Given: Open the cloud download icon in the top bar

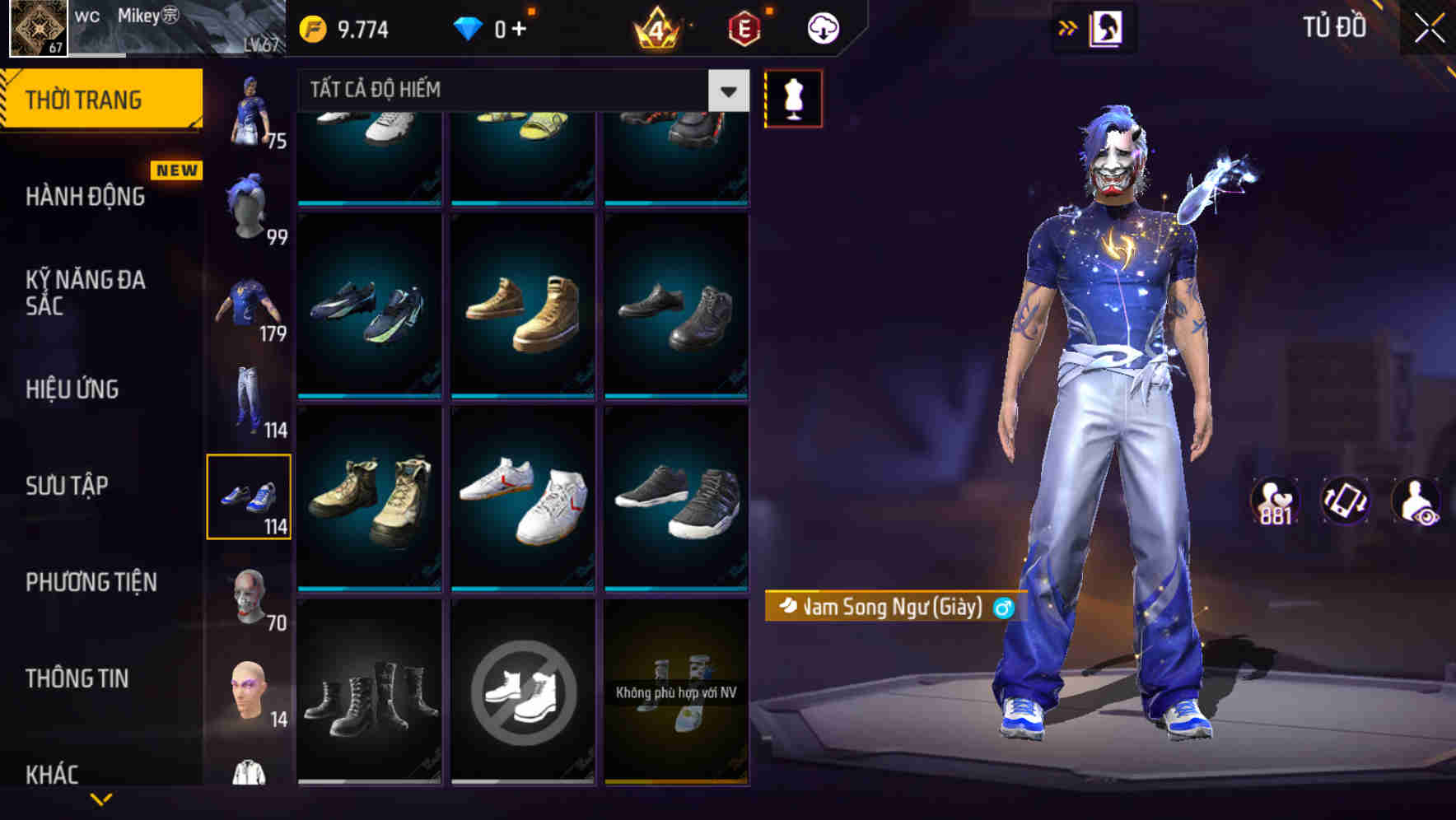Looking at the screenshot, I should click(823, 27).
